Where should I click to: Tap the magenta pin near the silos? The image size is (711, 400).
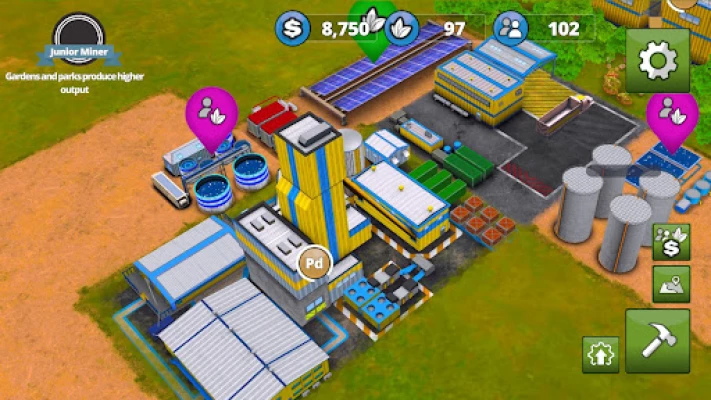(x=671, y=113)
